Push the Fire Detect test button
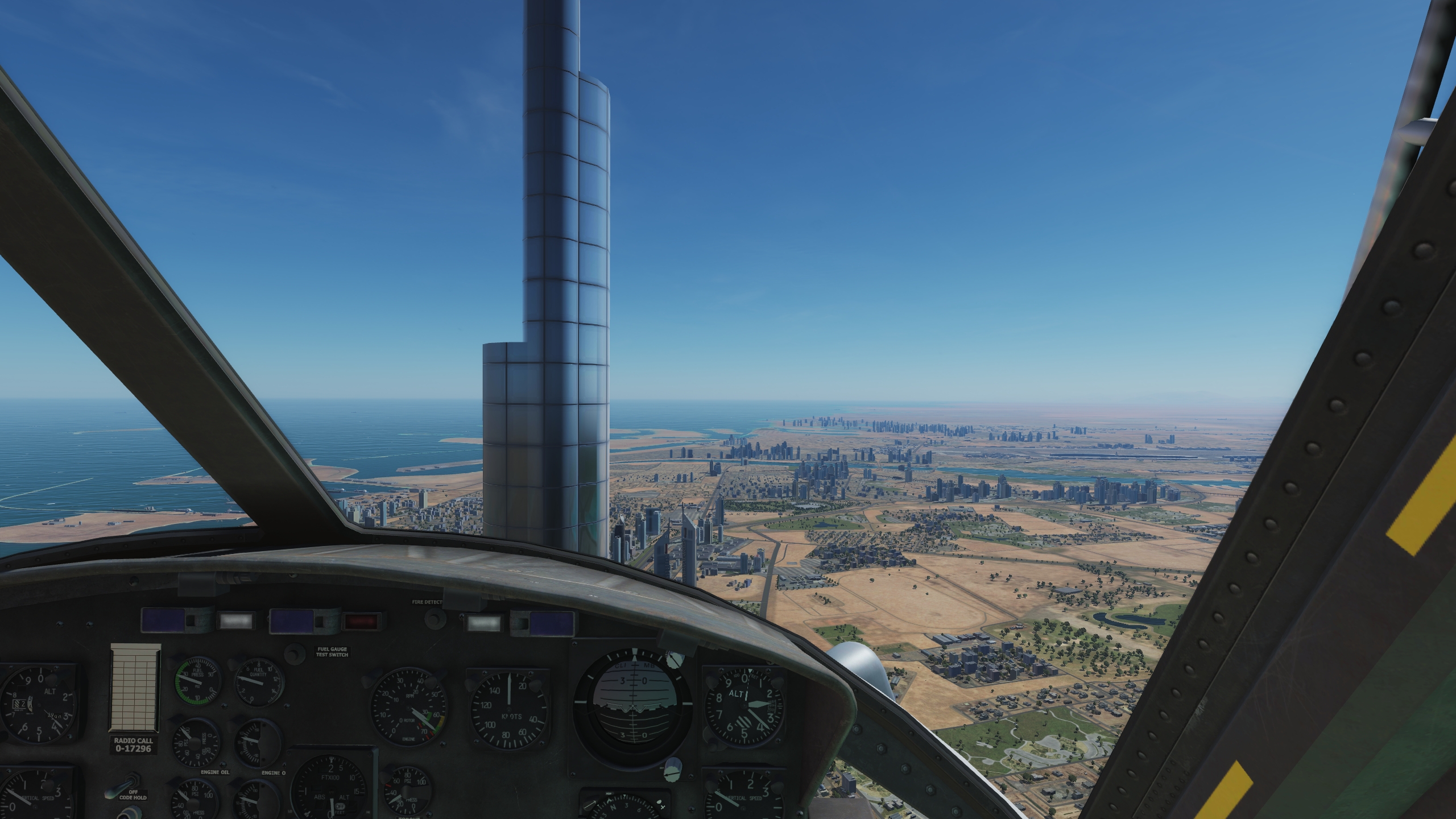1456x819 pixels. tap(436, 619)
